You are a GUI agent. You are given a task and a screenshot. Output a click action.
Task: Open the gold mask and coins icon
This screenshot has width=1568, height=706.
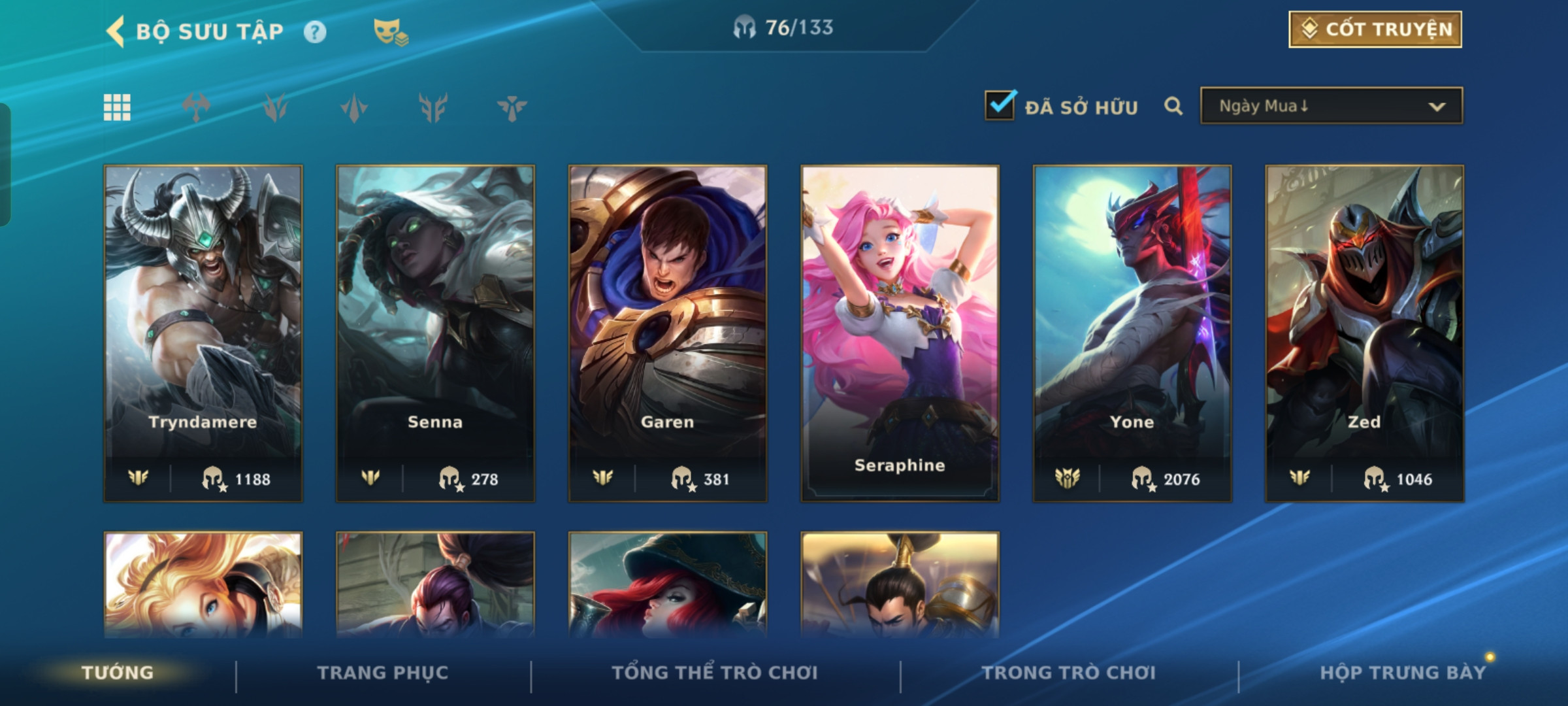coord(390,31)
